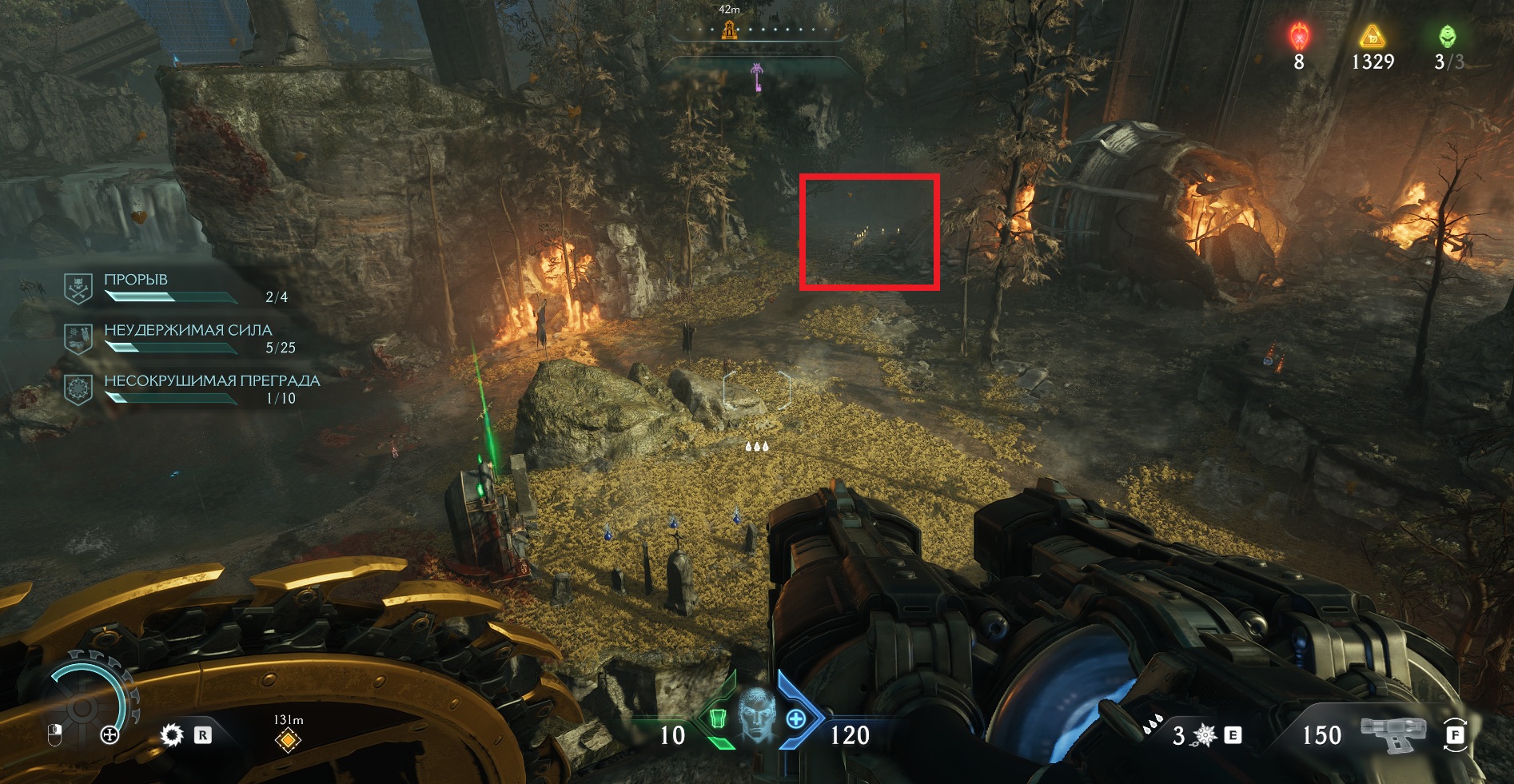Activate the white shield saw gear icon
Screen dimensions: 1514x784
[x=171, y=734]
